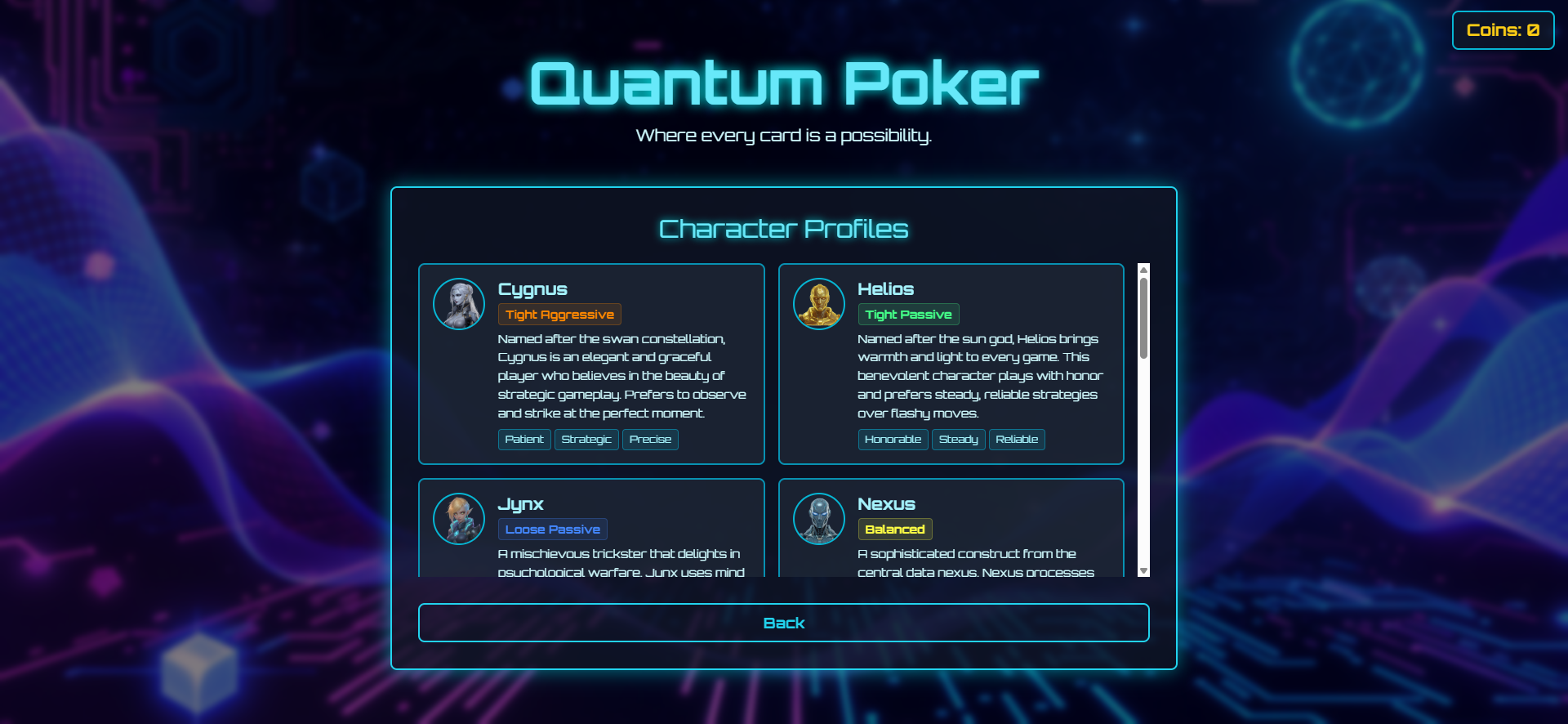
Task: Toggle the Tight Aggressive style tag on Cygnus
Action: coord(559,314)
